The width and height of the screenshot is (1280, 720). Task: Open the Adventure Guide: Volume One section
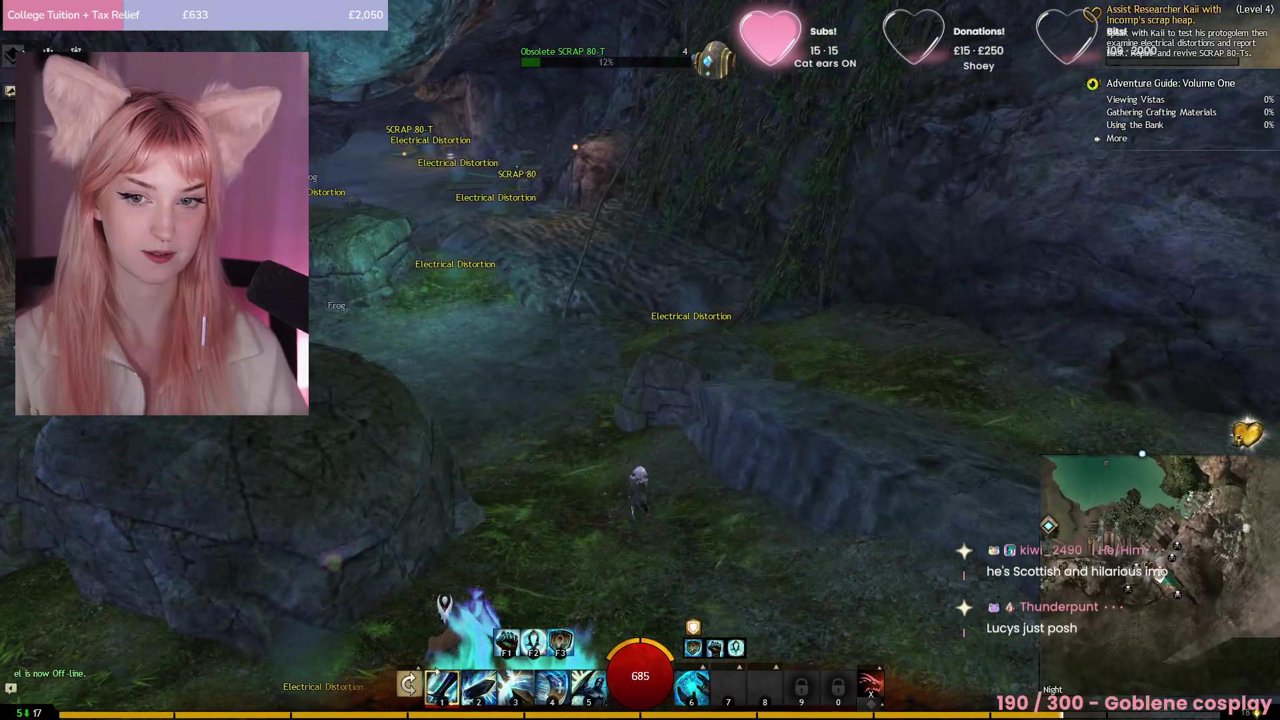(x=1170, y=83)
